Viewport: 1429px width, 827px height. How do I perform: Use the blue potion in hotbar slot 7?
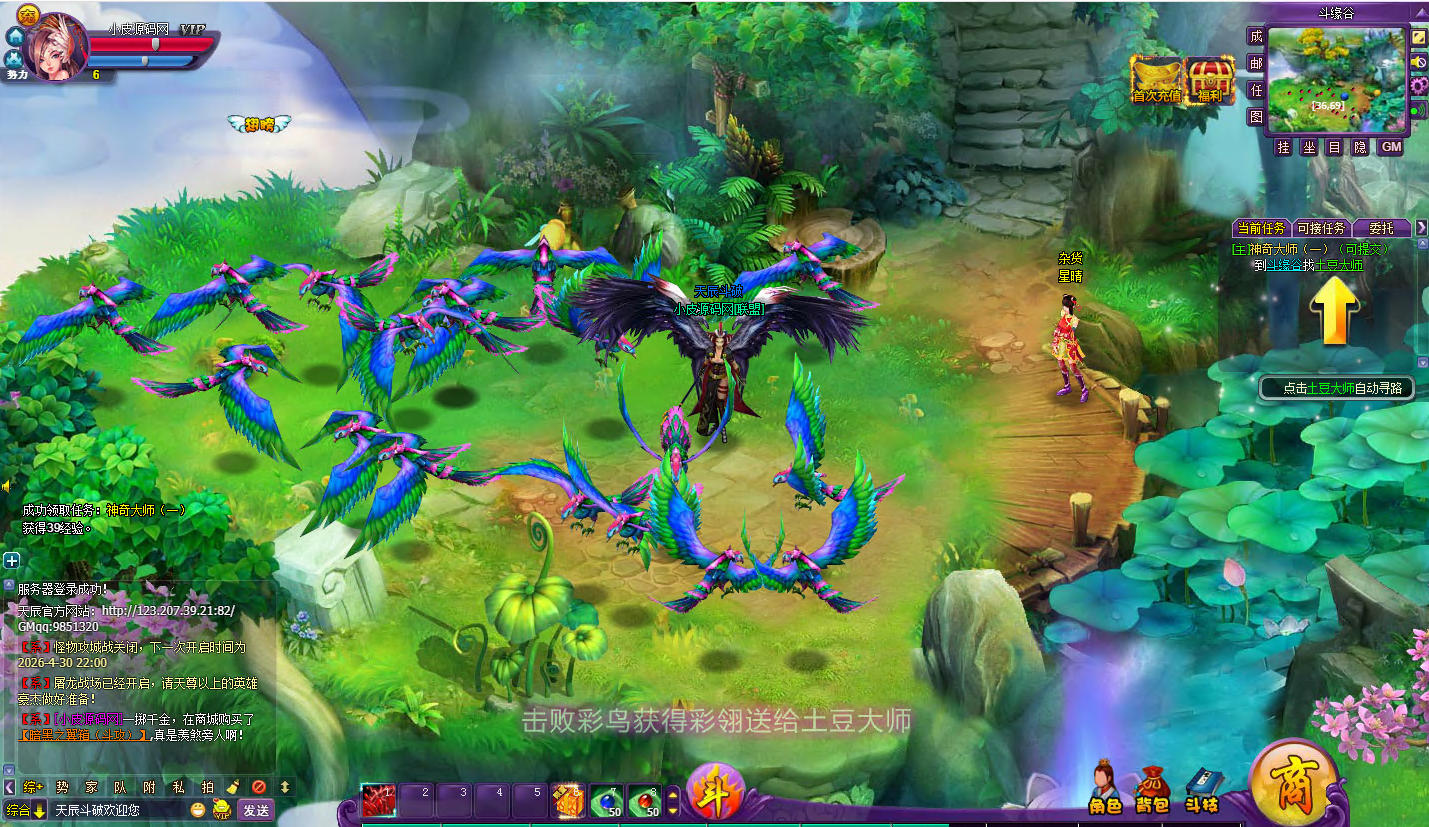[x=606, y=800]
